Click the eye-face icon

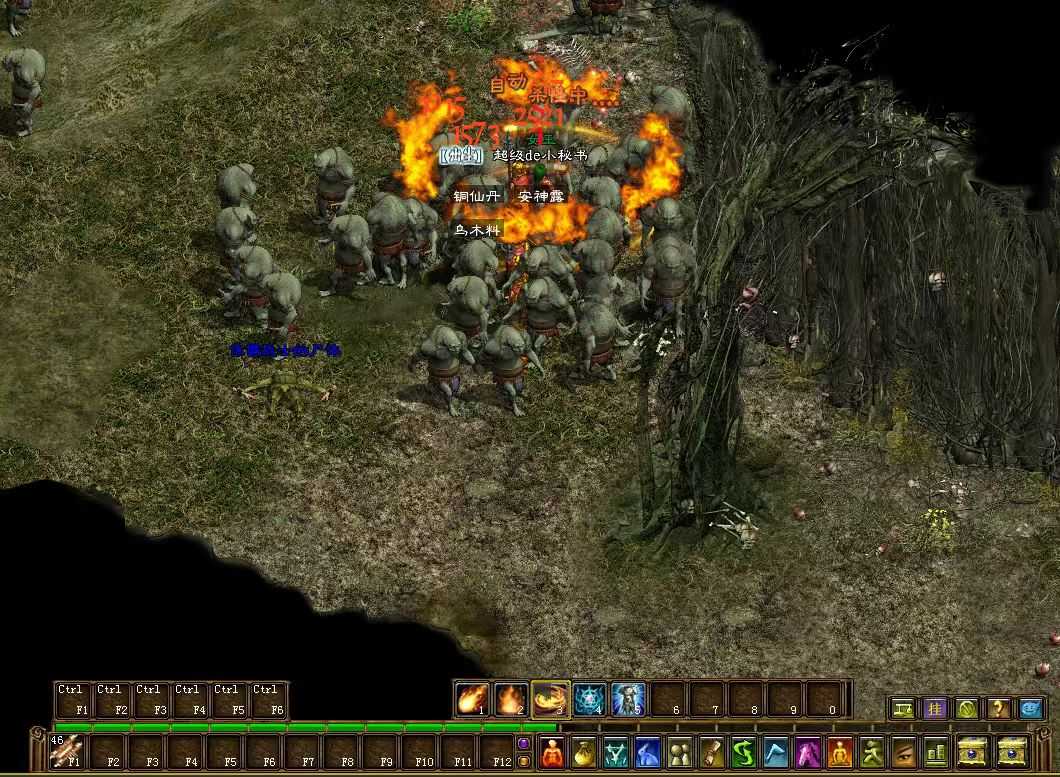tap(904, 751)
